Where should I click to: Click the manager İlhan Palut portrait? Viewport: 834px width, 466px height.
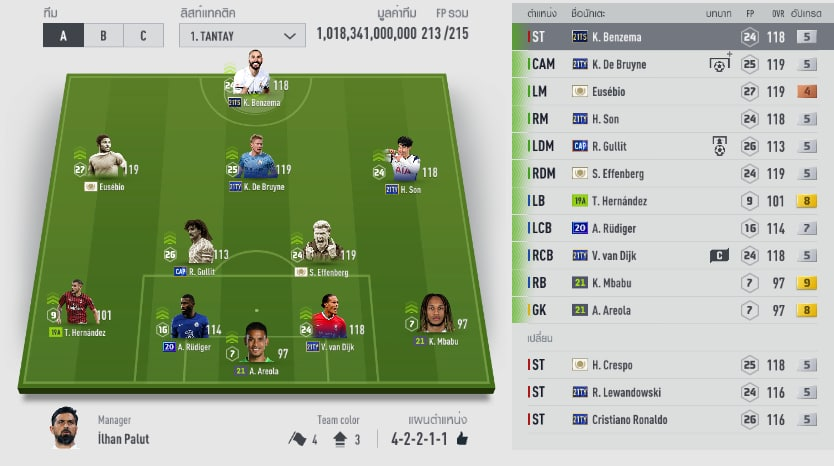point(65,428)
